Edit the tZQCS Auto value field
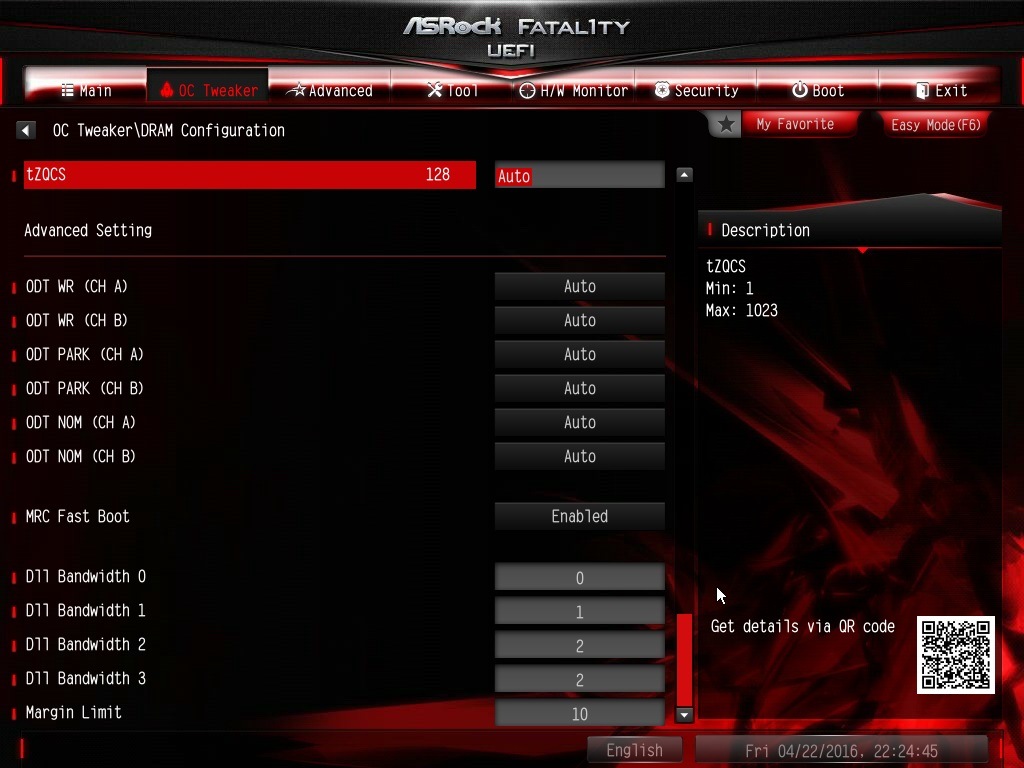The height and width of the screenshot is (768, 1024). pos(579,175)
